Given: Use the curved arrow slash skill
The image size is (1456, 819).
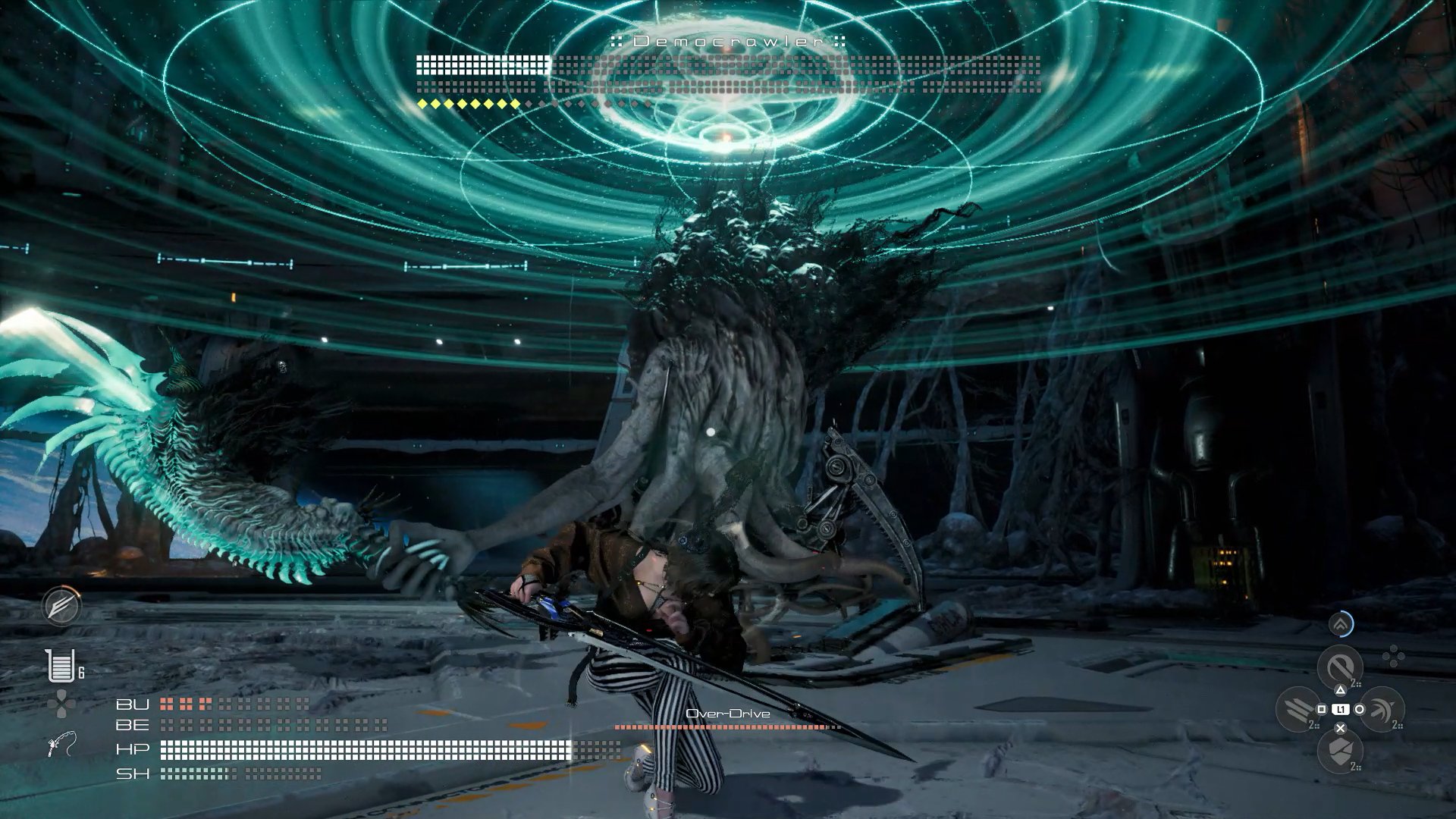Looking at the screenshot, I should pyautogui.click(x=1382, y=709).
